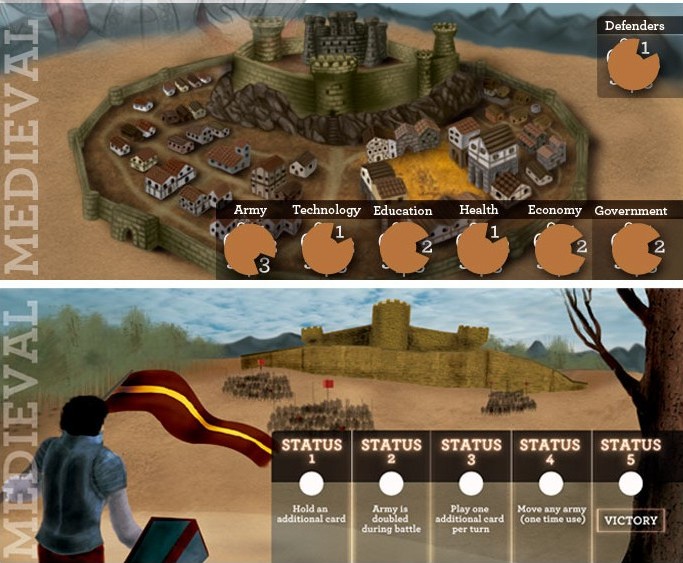The width and height of the screenshot is (683, 563).
Task: Choose the Technology stat token
Action: coord(327,249)
